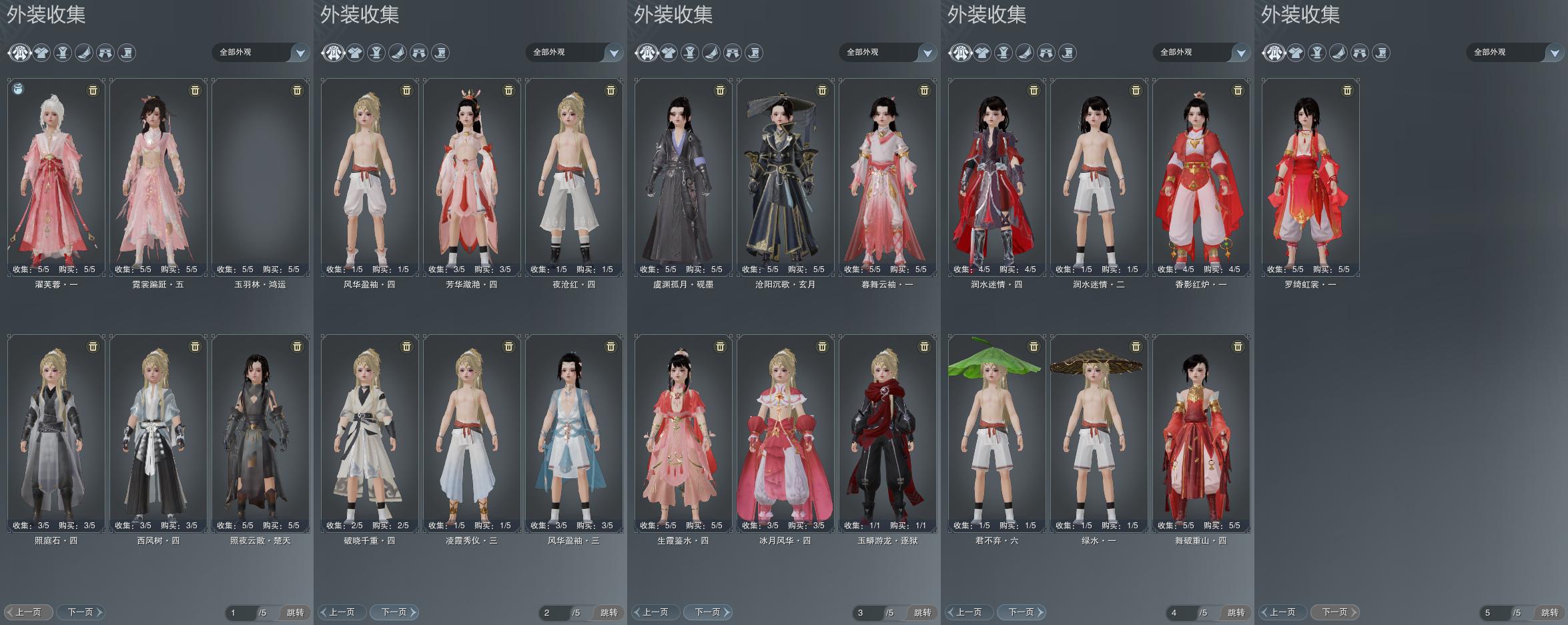Choose the 沧阳沉歌·玄月 outfit card
1568x625 pixels.
[x=785, y=177]
